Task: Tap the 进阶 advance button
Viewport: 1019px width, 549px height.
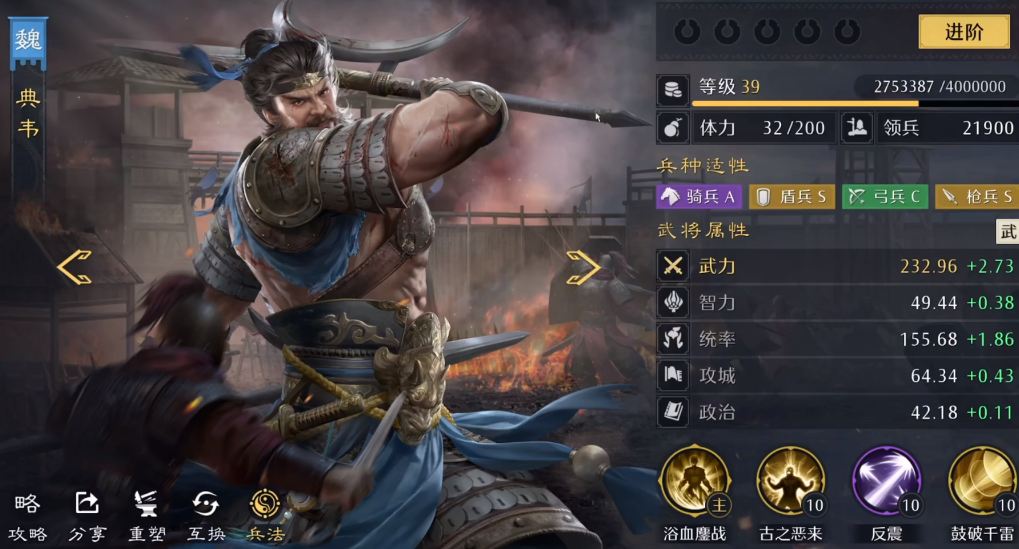Action: [x=964, y=31]
